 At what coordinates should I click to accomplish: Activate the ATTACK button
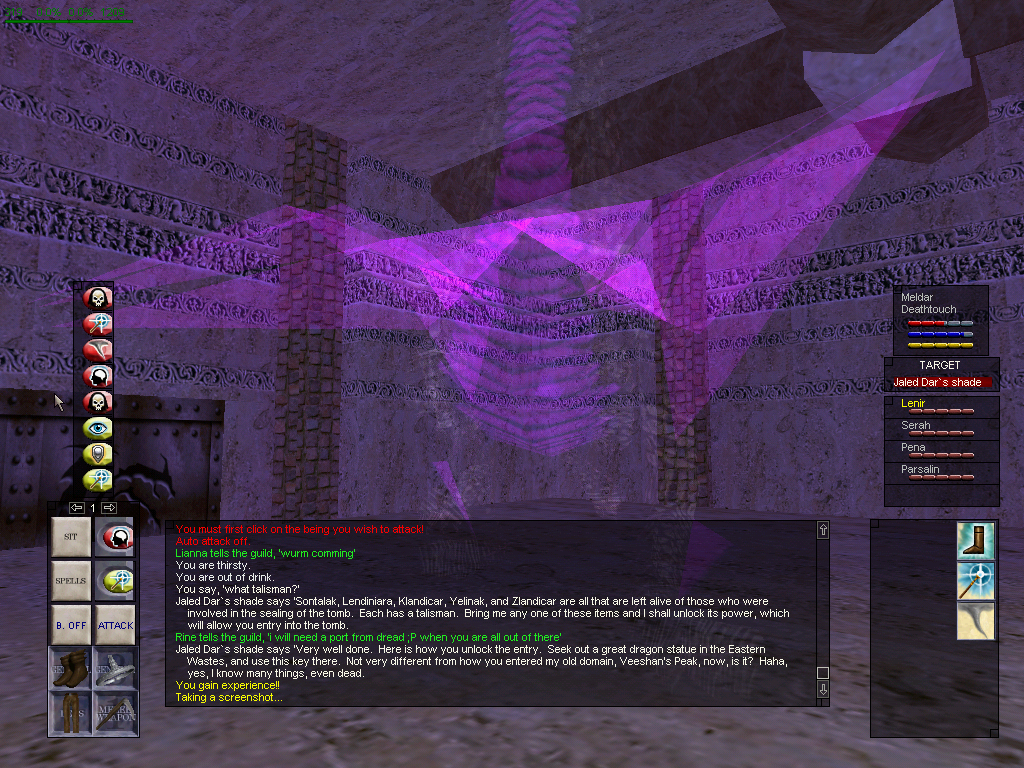[x=115, y=625]
